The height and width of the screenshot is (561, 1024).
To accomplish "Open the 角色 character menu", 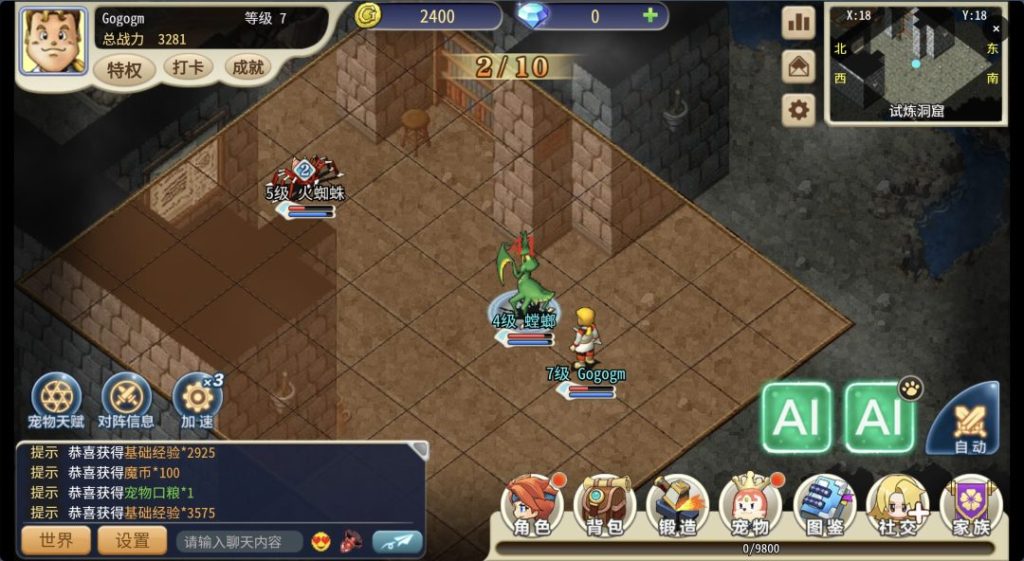I will coord(532,506).
